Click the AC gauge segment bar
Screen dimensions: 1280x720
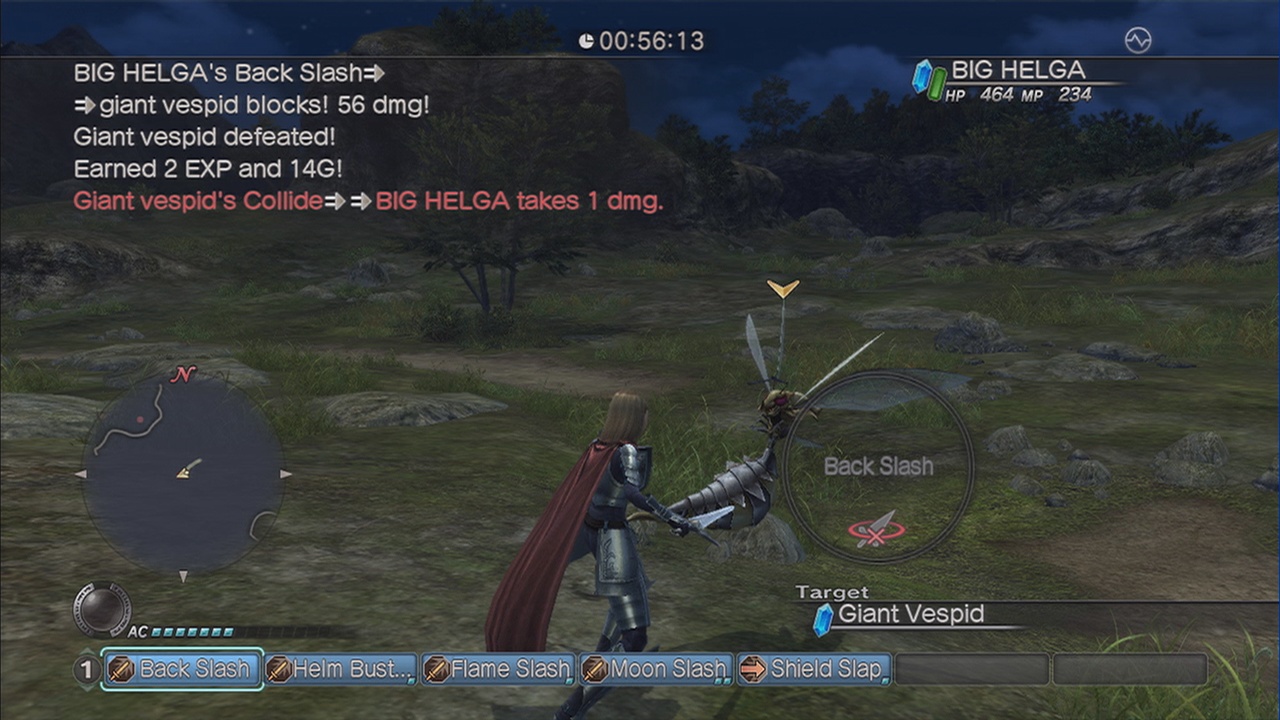[x=190, y=631]
